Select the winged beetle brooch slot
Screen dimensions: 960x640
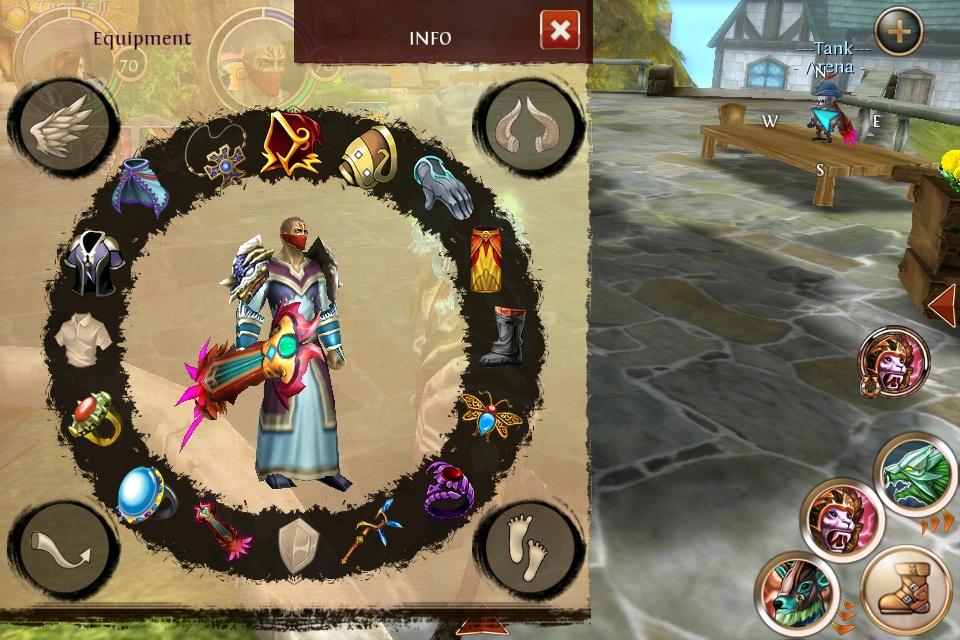(489, 414)
